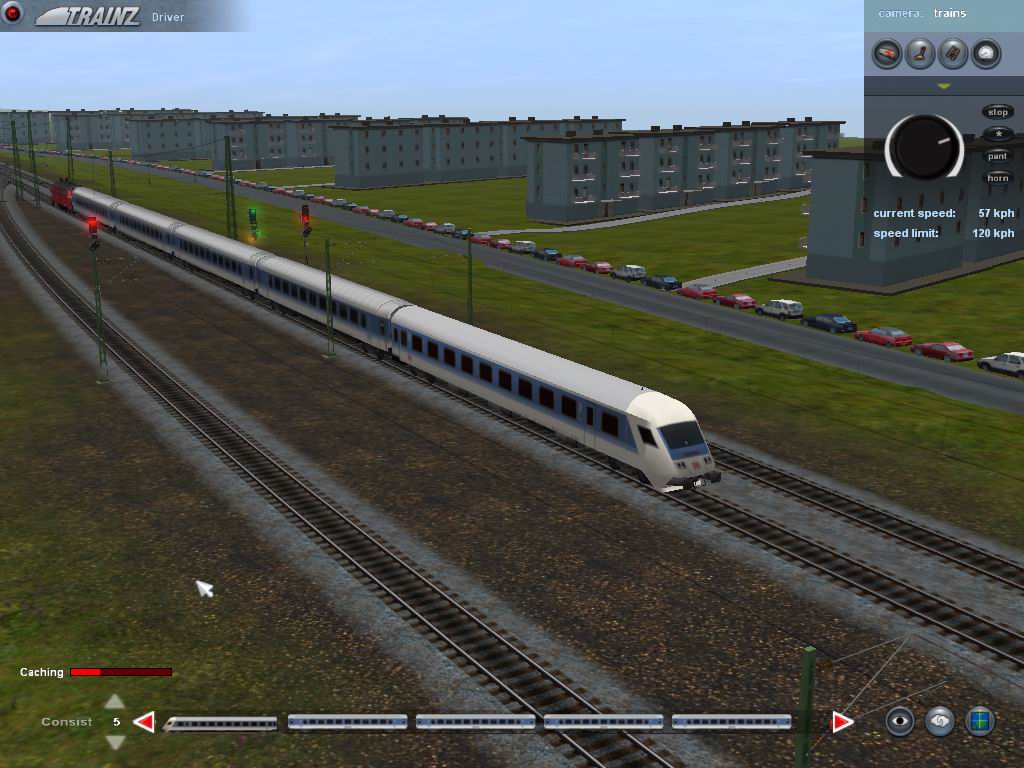
Task: Increase consist number with the up arrow
Action: tap(115, 702)
